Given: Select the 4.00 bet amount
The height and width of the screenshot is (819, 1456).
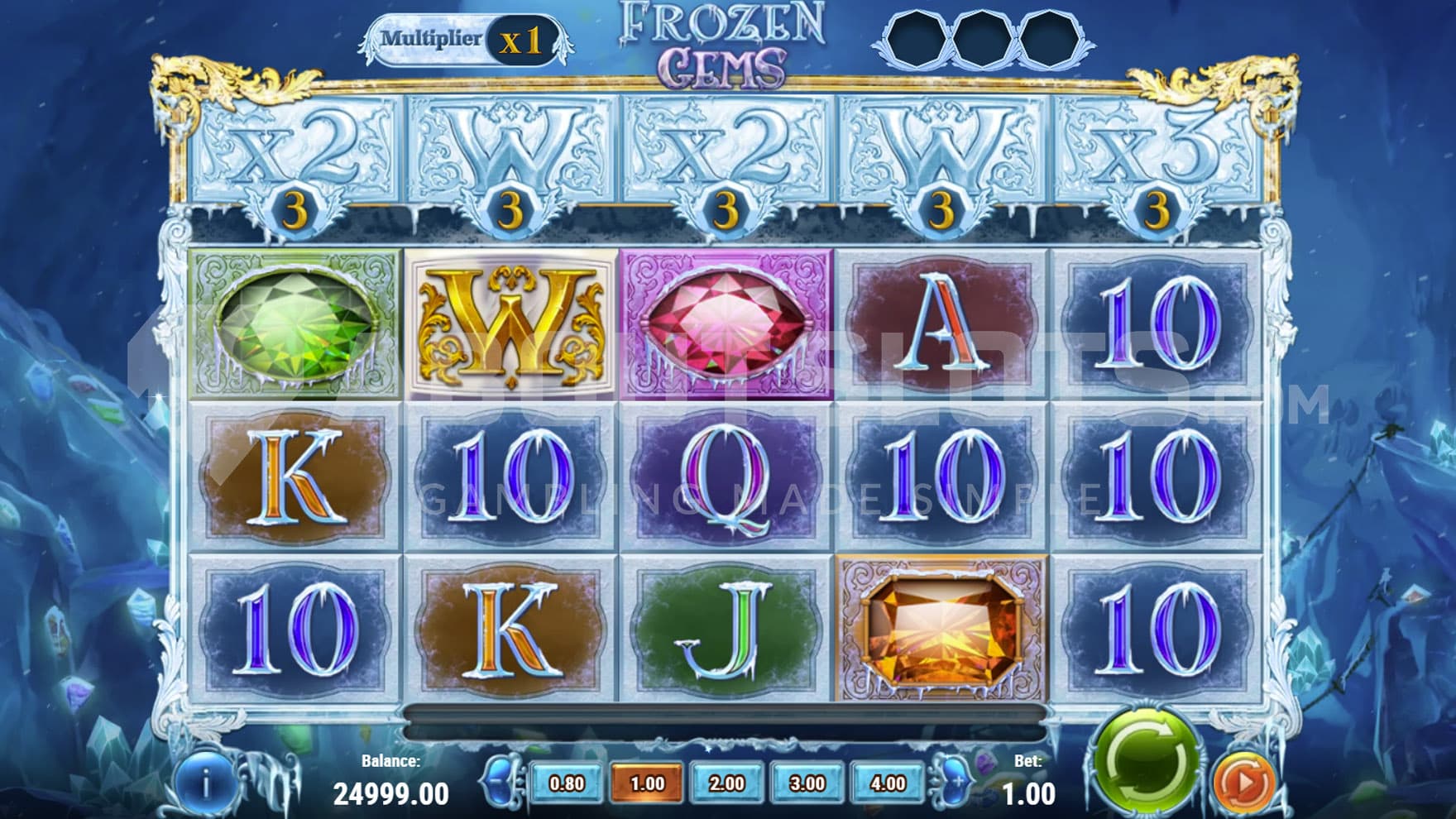Looking at the screenshot, I should [x=888, y=783].
